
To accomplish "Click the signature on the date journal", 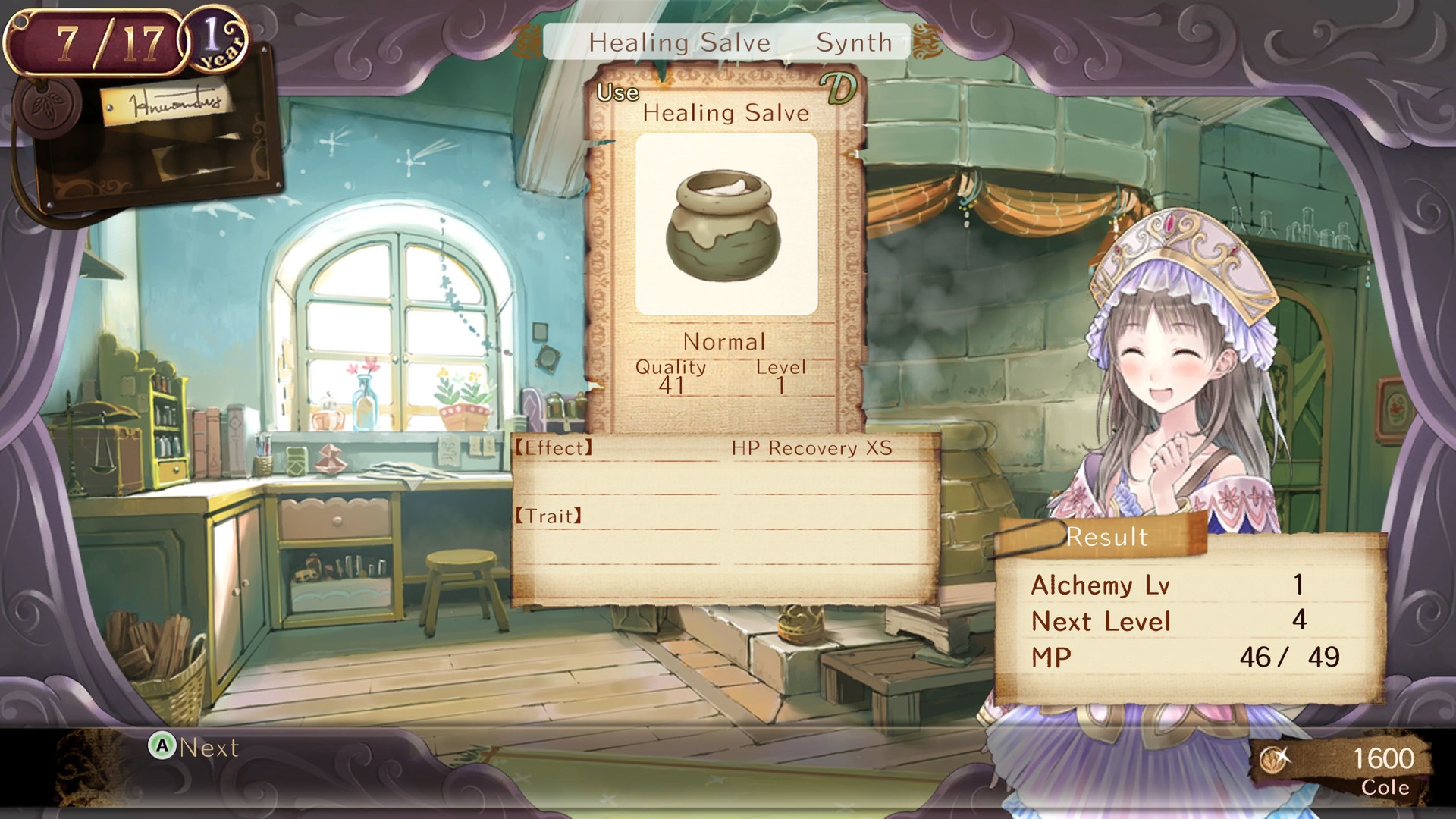I will (174, 102).
